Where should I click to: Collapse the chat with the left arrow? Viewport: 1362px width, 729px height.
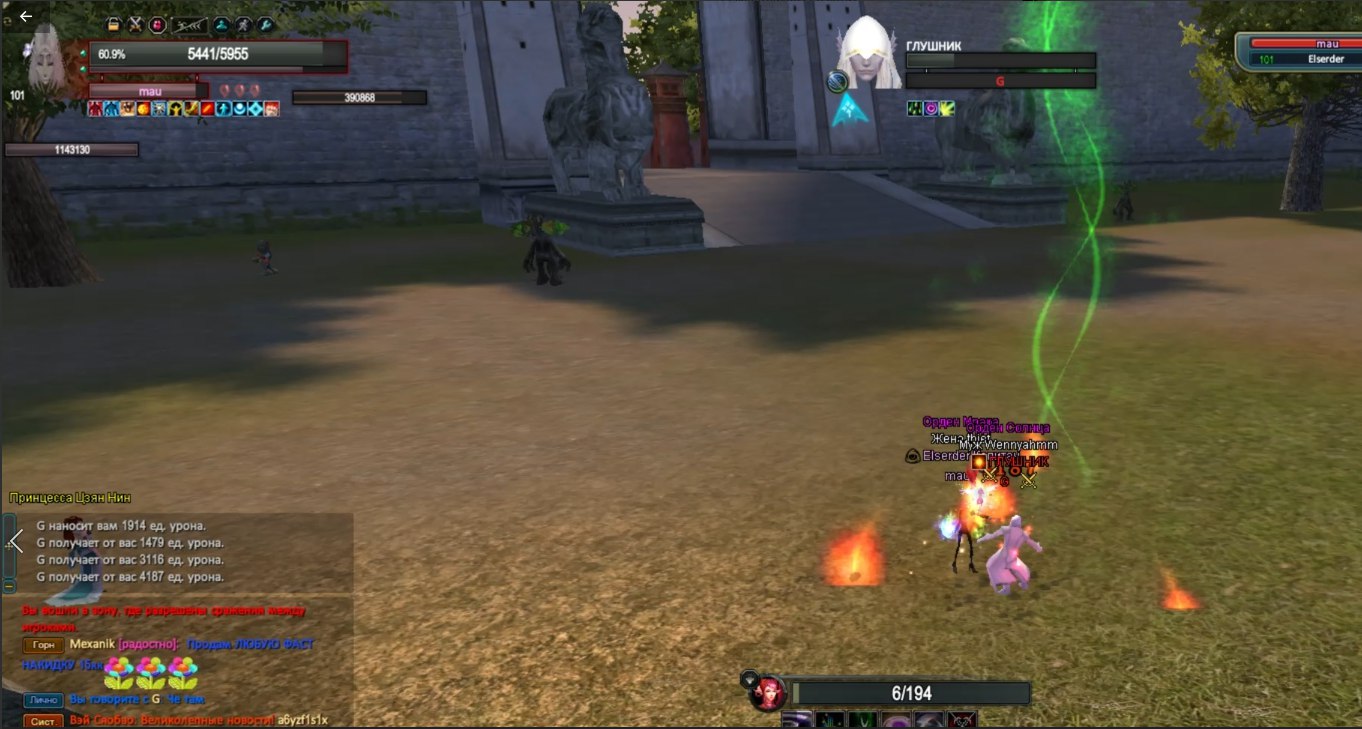coord(15,541)
